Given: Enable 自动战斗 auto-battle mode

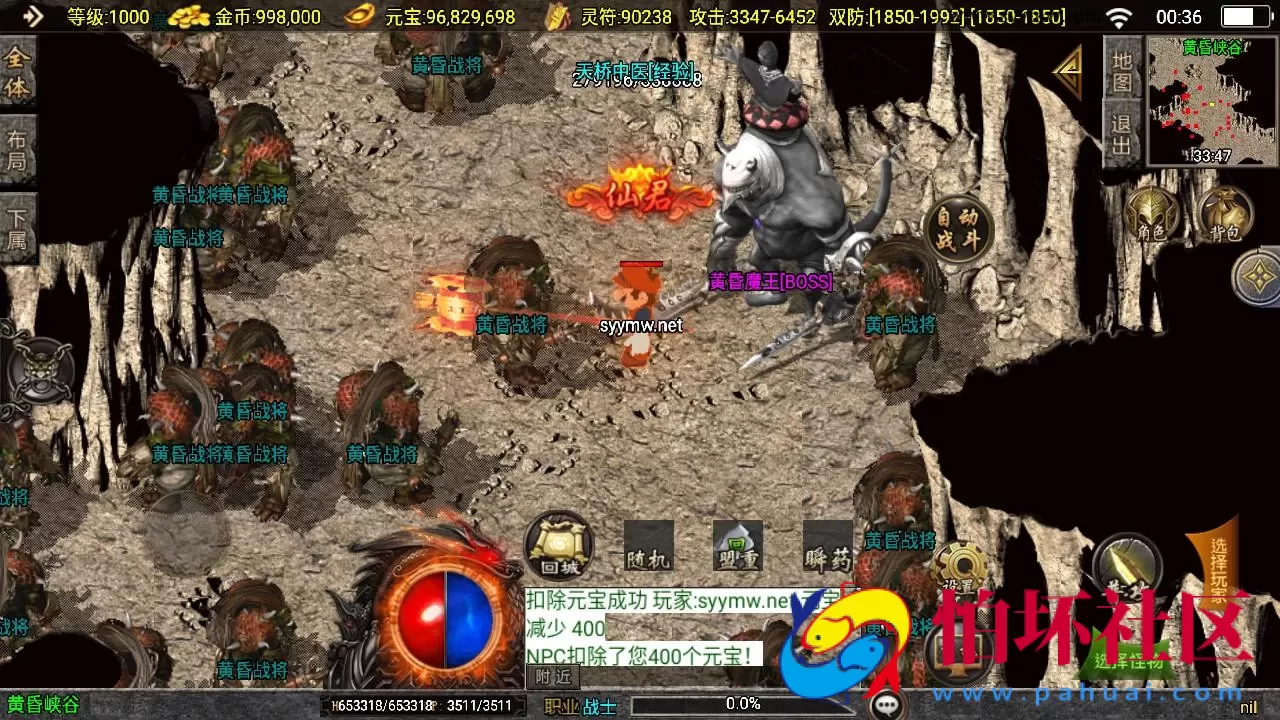Looking at the screenshot, I should pos(960,227).
